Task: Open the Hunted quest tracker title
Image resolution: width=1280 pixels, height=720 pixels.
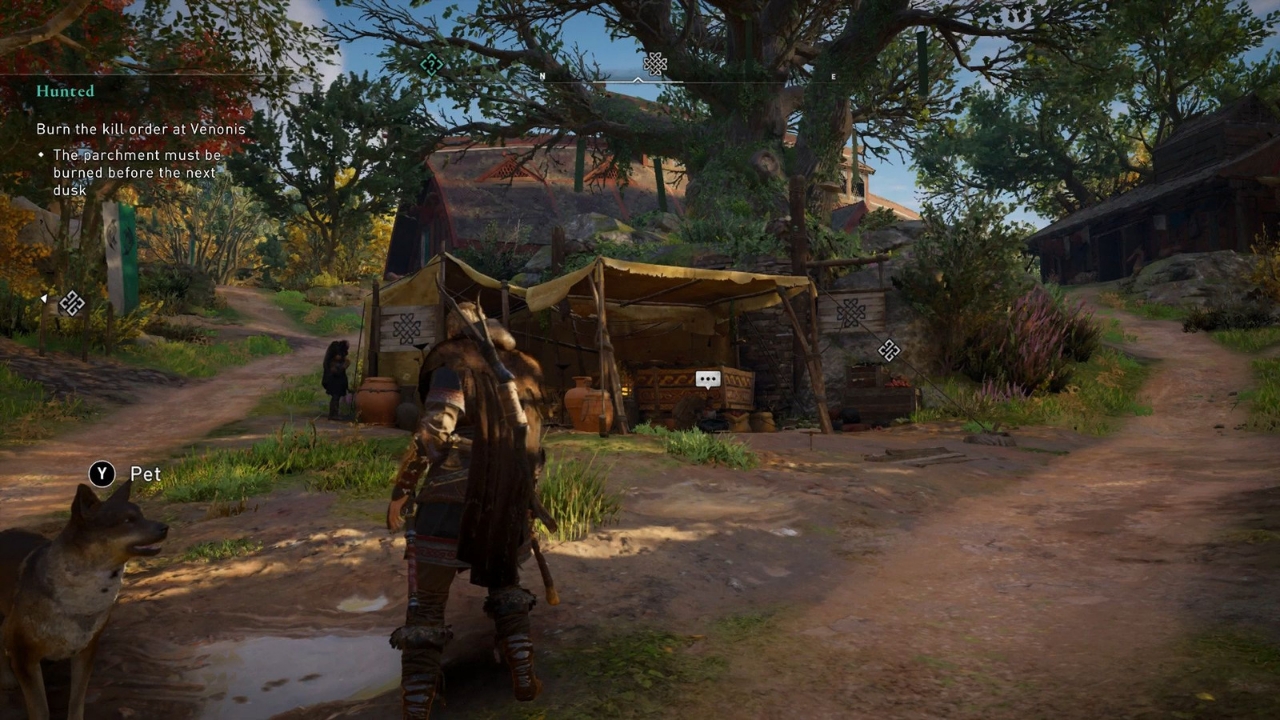Action: coord(65,91)
